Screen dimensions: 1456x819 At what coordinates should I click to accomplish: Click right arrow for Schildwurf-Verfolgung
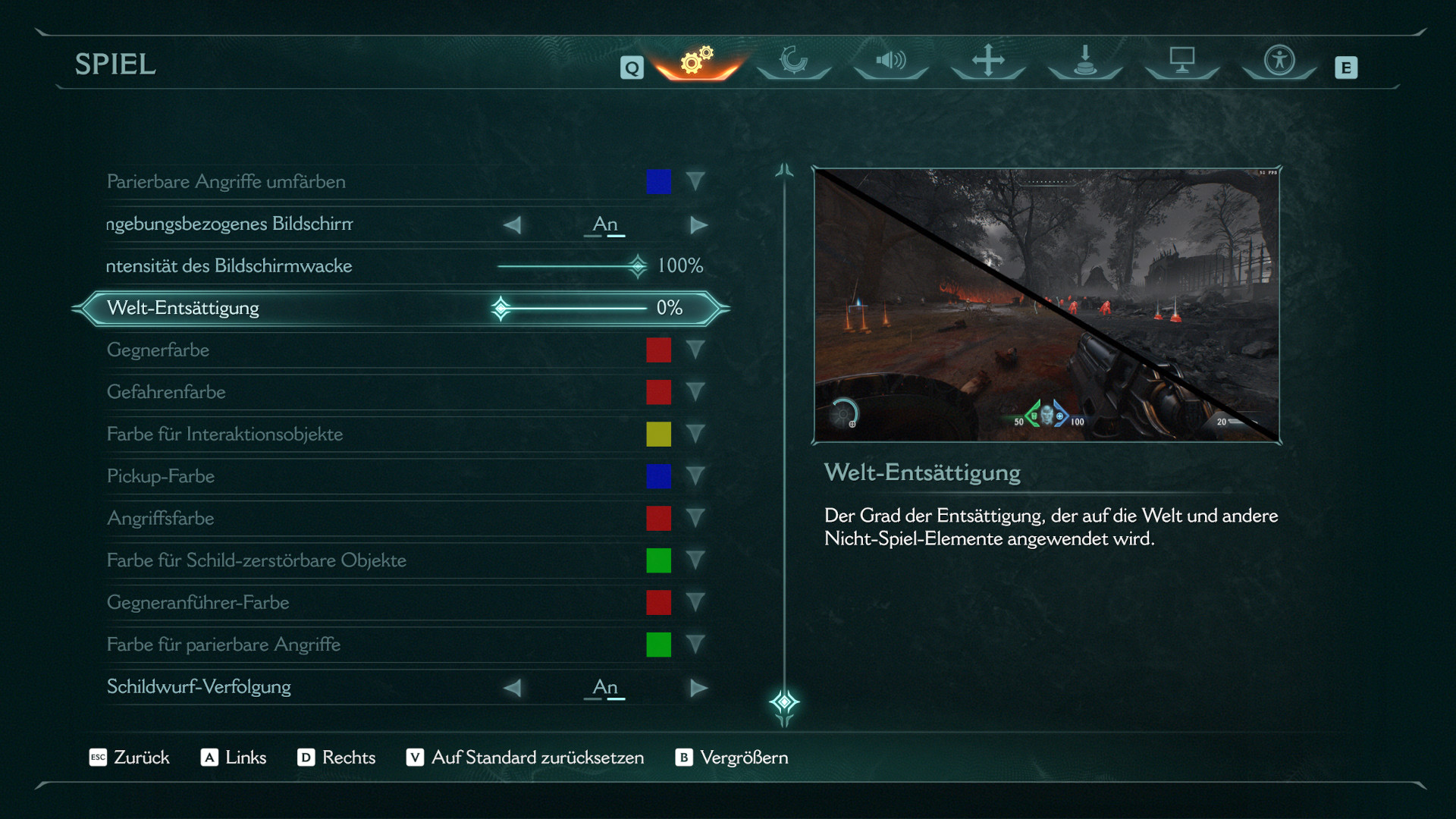point(698,688)
